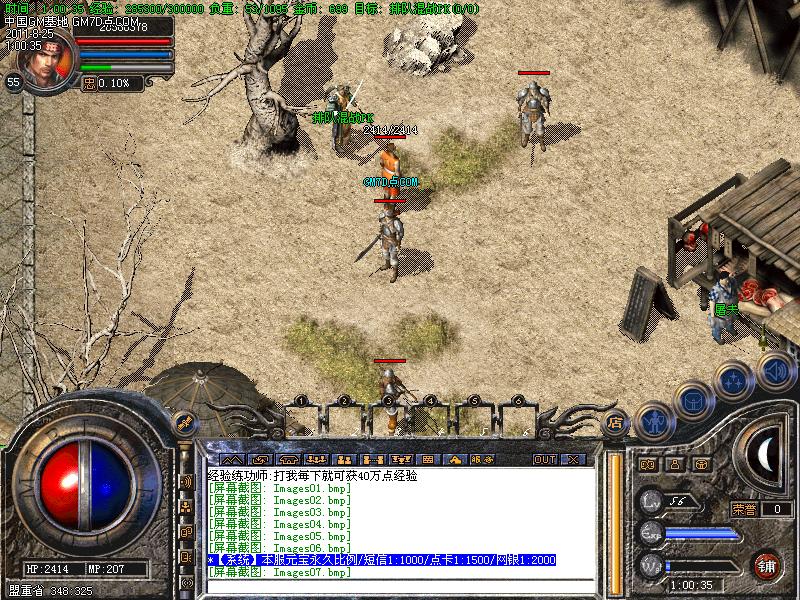The height and width of the screenshot is (600, 800).
Task: Open the character equipment panel button
Action: pyautogui.click(x=653, y=421)
